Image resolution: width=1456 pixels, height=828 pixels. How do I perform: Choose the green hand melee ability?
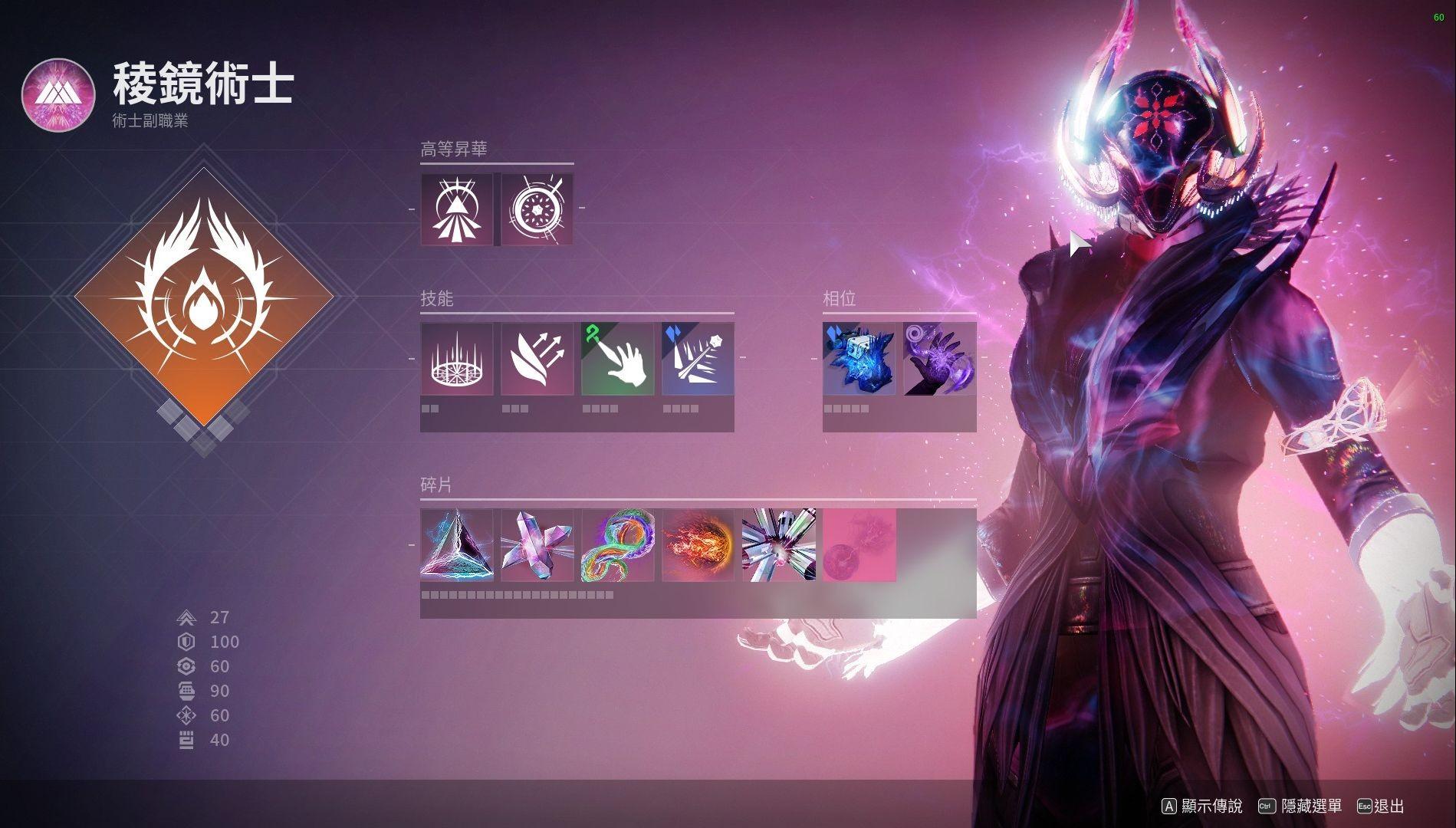617,359
